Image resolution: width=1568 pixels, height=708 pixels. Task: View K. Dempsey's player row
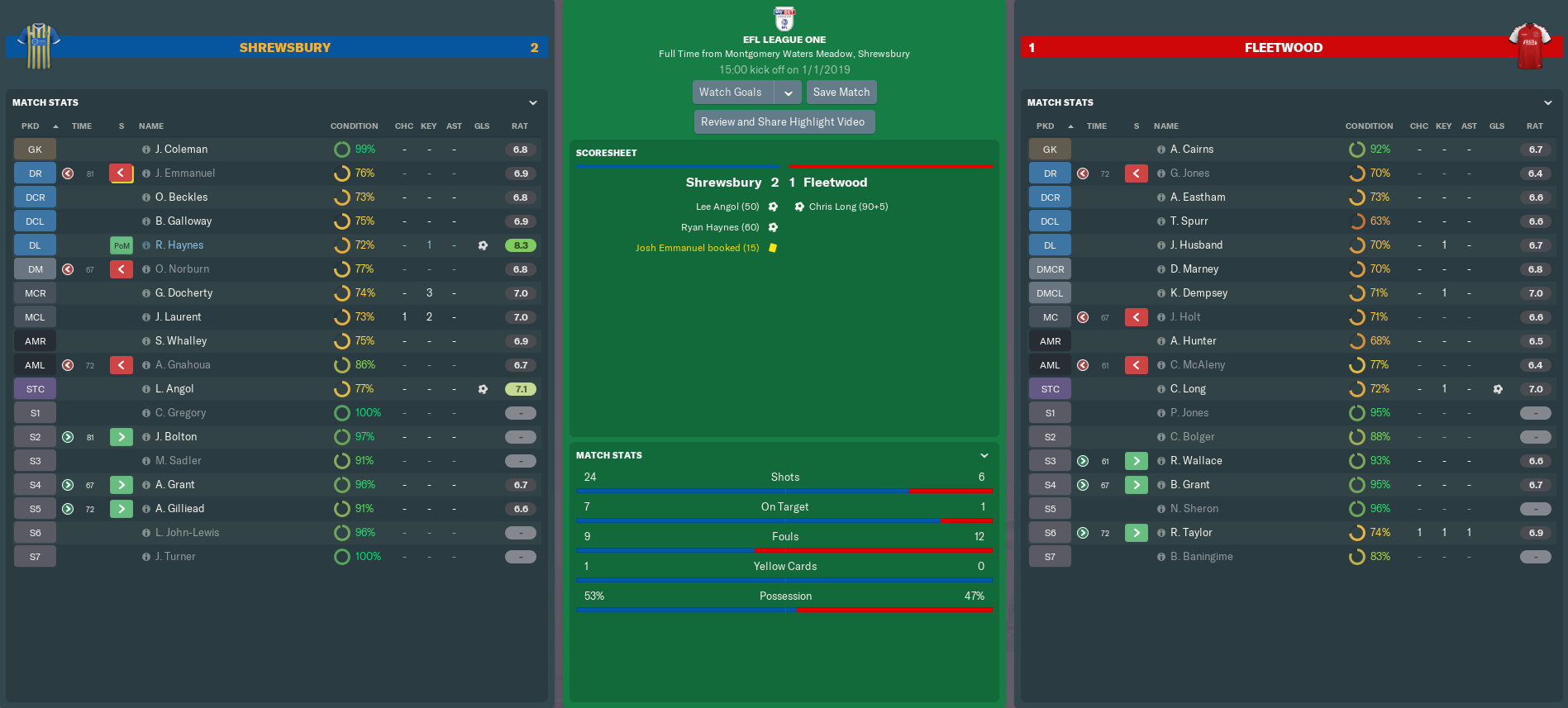point(1199,293)
